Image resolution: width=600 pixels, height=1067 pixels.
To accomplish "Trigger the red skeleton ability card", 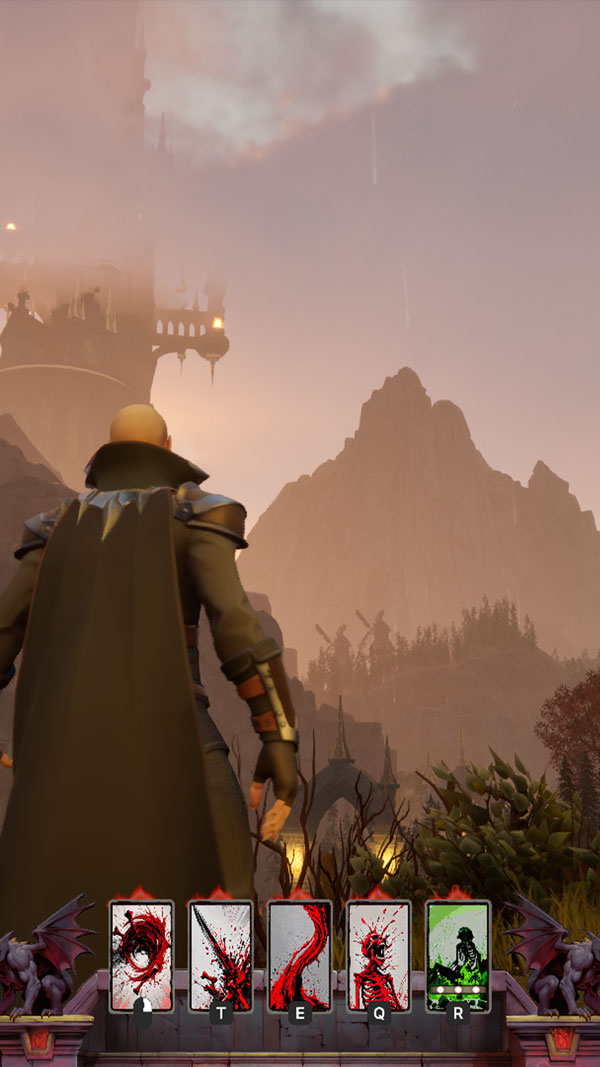I will coord(378,955).
